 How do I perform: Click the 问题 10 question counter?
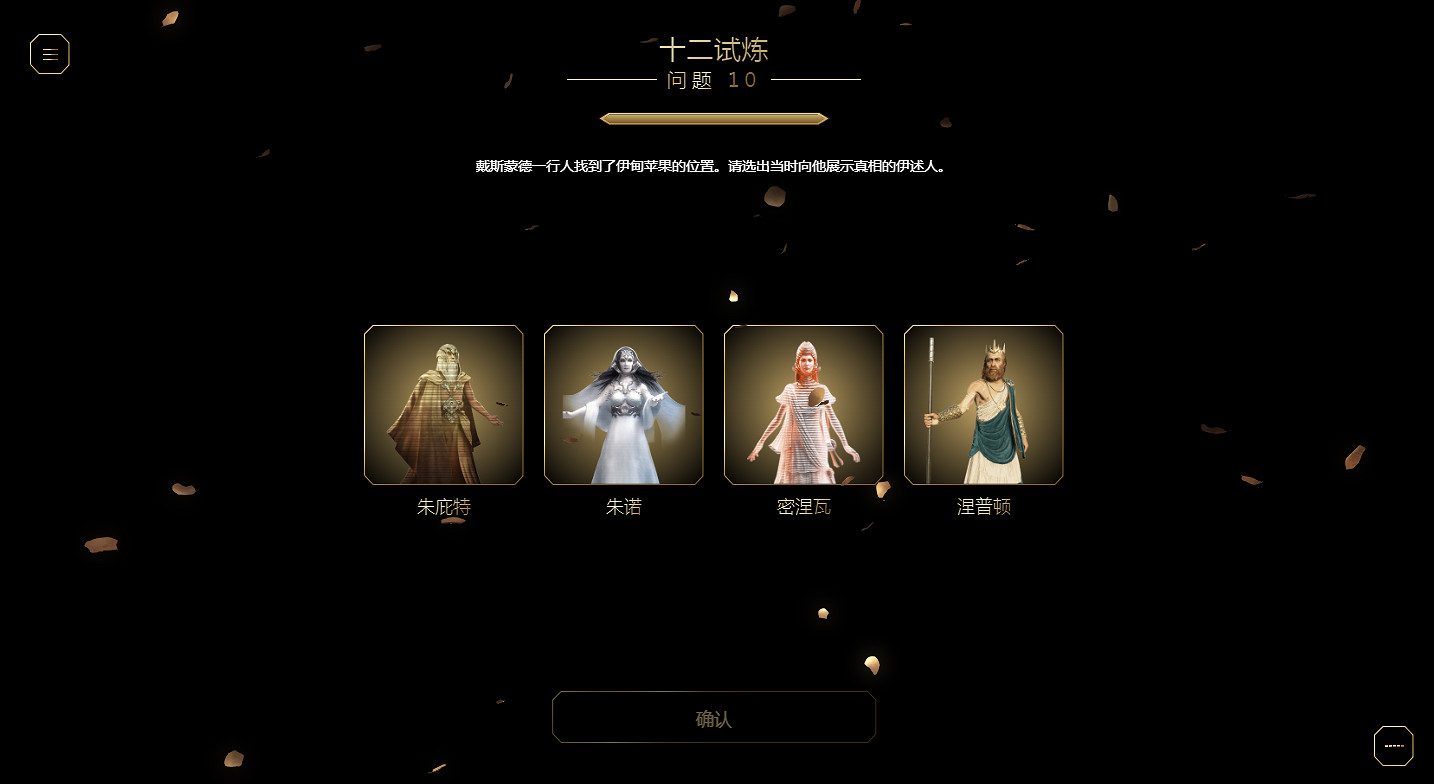click(712, 81)
